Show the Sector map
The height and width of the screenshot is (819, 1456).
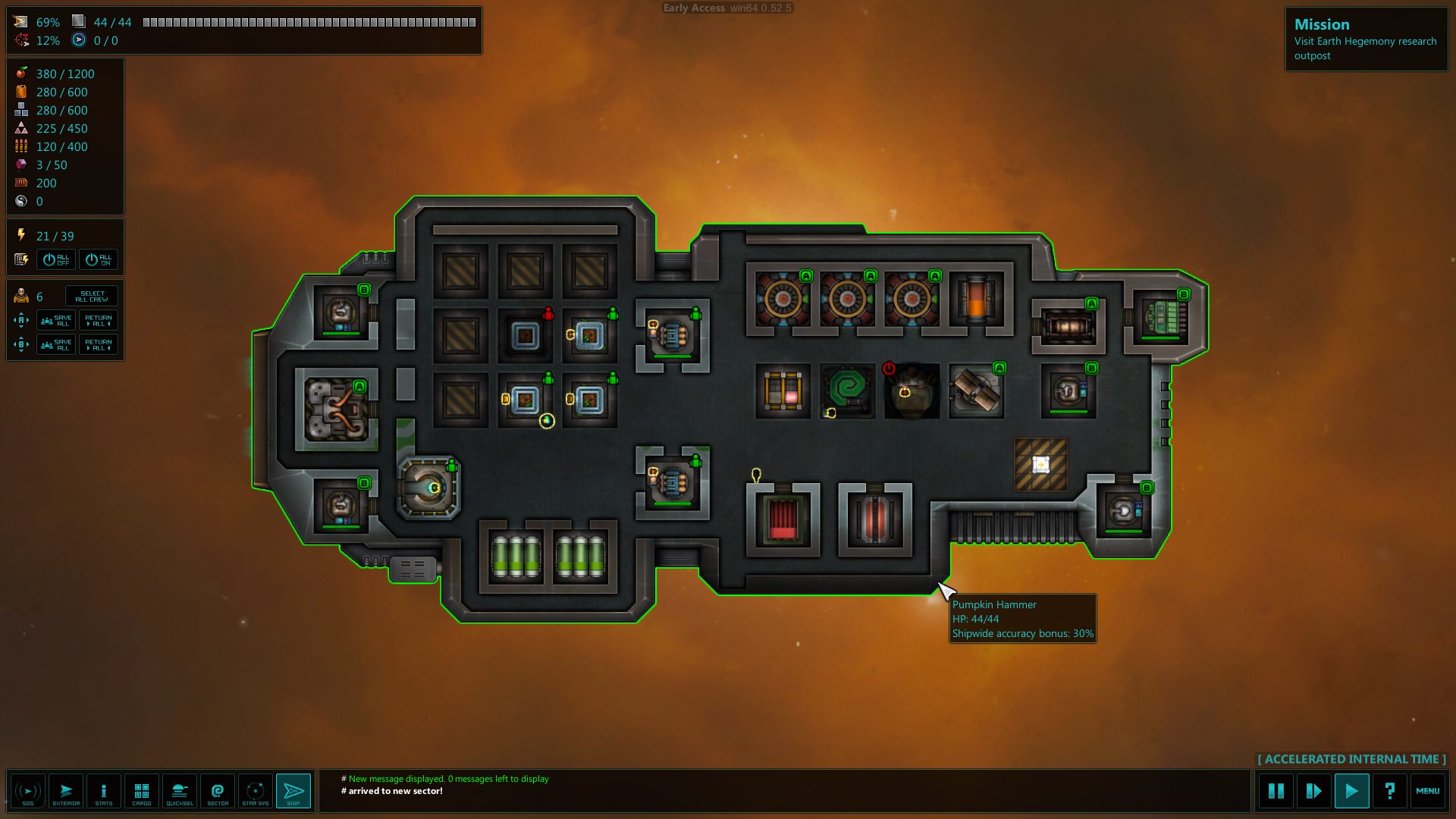[218, 792]
